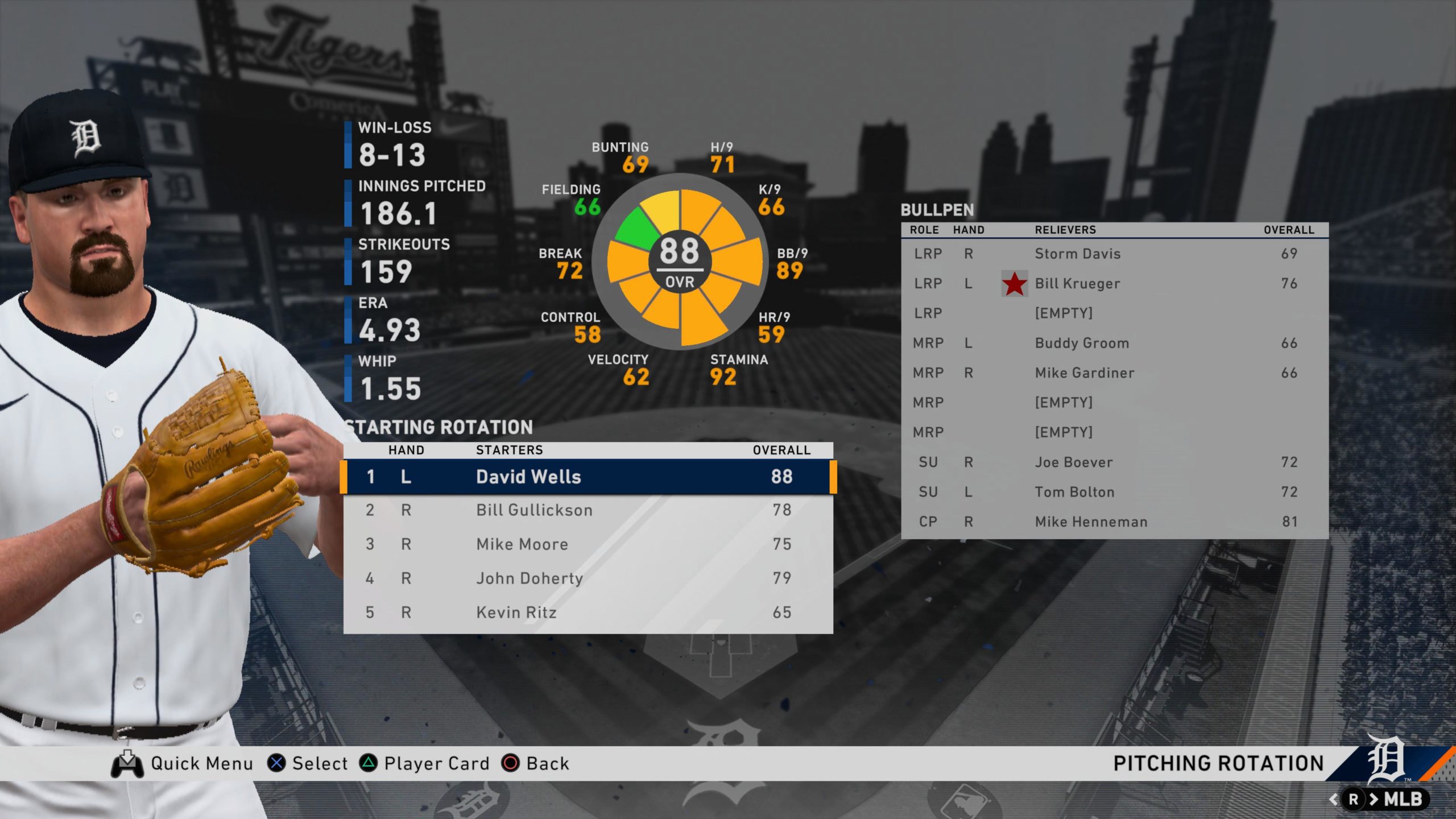Screen dimensions: 1456x819
Task: Select Bill Krueger reliever row
Action: click(1114, 284)
